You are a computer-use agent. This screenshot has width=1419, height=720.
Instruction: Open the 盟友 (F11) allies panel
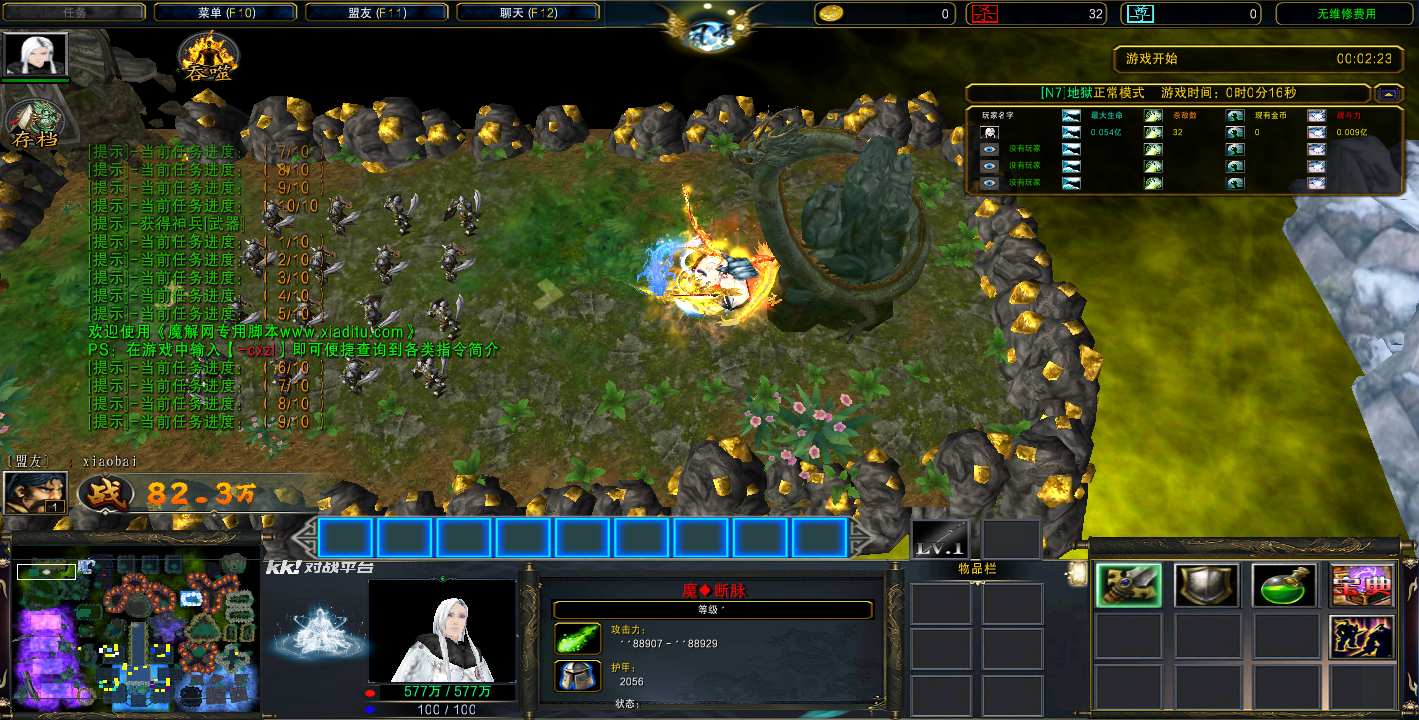pyautogui.click(x=377, y=13)
